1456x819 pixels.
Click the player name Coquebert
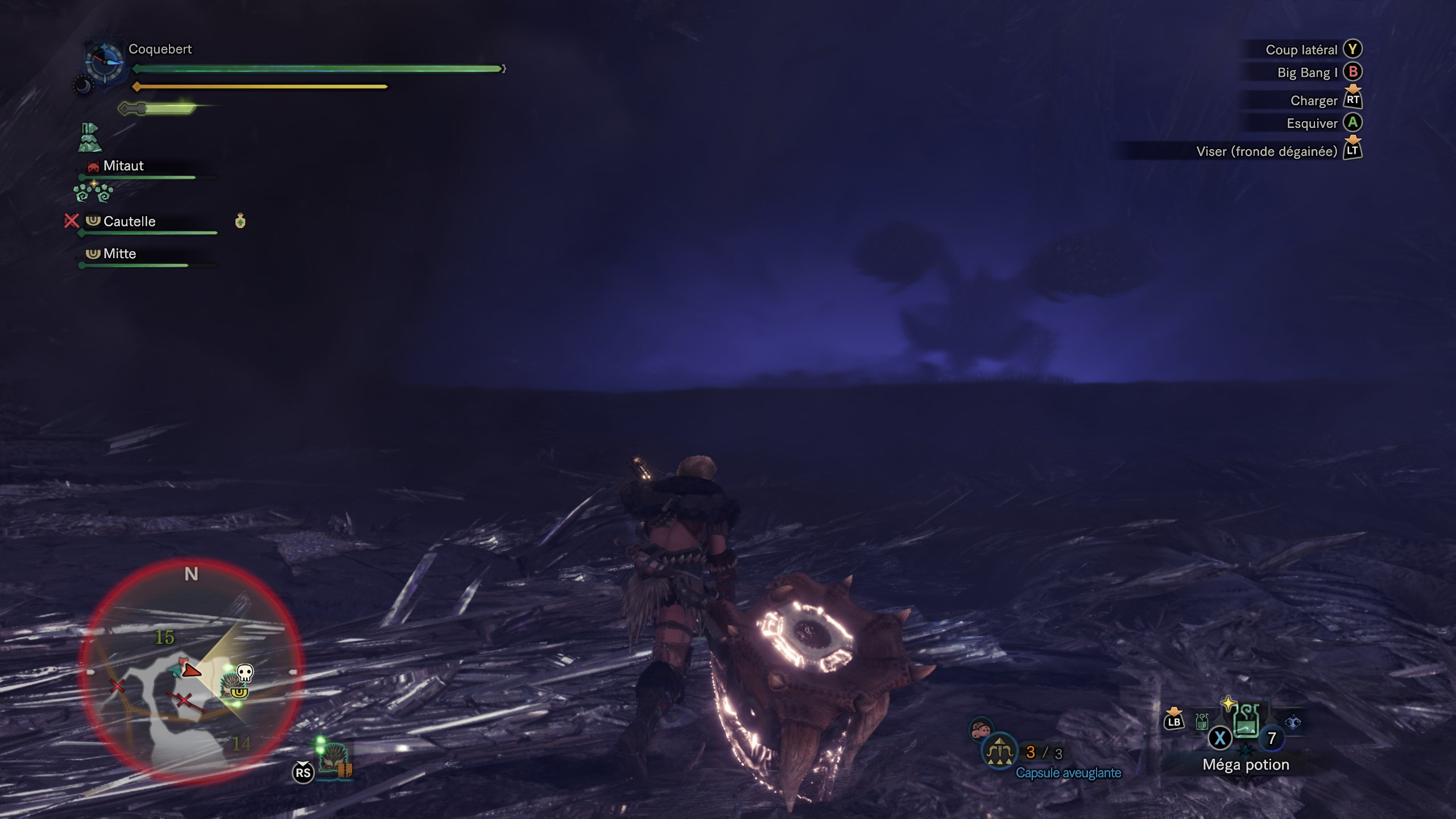[x=160, y=49]
